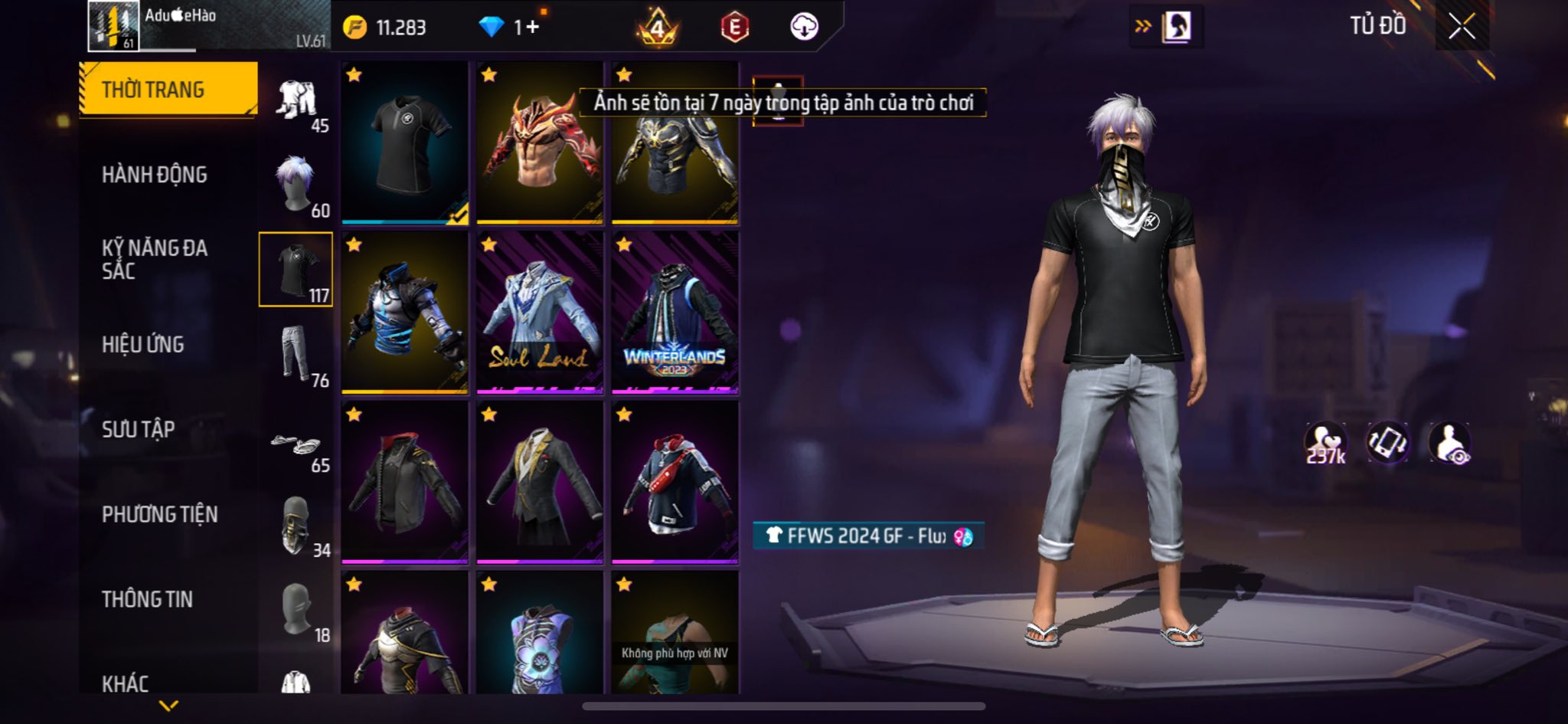
Task: Pick the red dragon armor top
Action: pyautogui.click(x=539, y=143)
